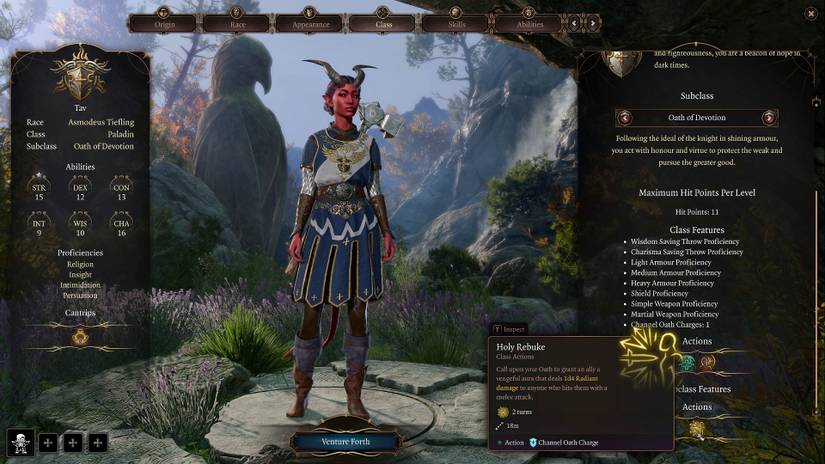Viewport: 825px width, 464px height.
Task: Select the cantrip icon under Cantrips
Action: tap(80, 337)
